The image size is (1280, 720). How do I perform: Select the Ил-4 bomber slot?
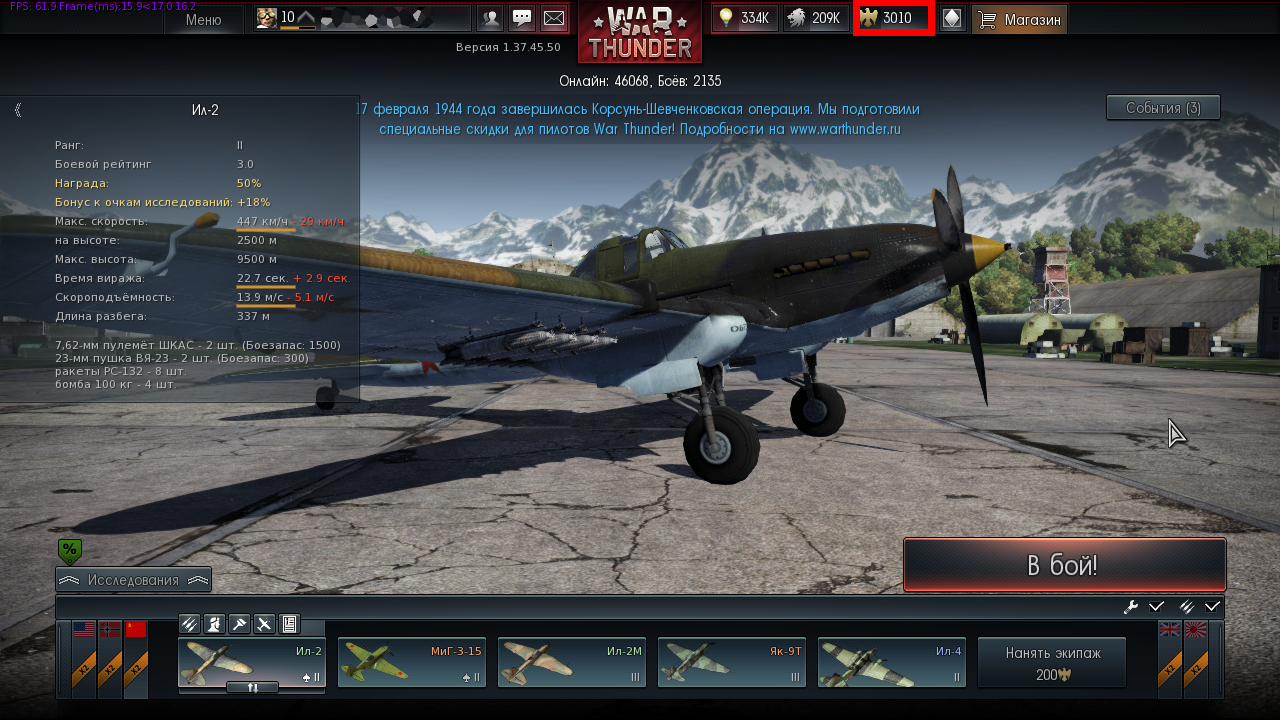pos(892,662)
